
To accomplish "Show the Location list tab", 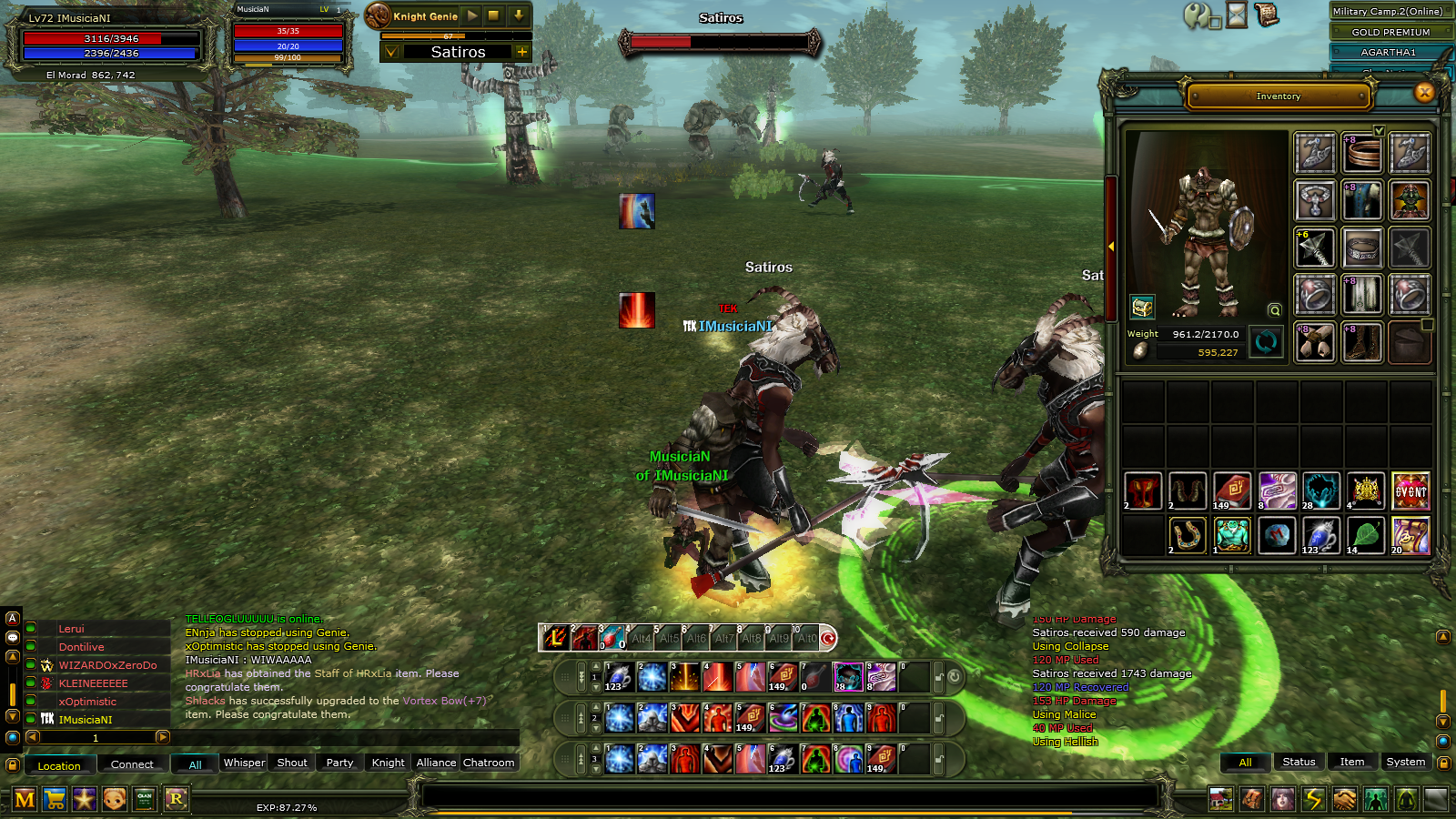I will coord(59,765).
